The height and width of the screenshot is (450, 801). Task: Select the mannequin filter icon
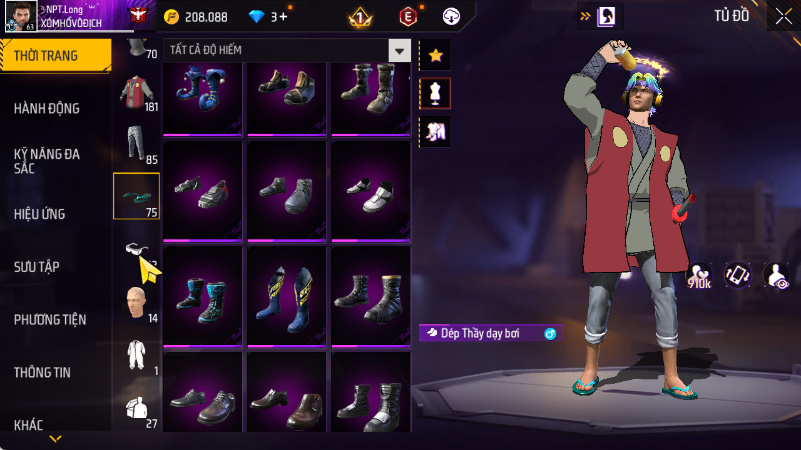coord(435,93)
